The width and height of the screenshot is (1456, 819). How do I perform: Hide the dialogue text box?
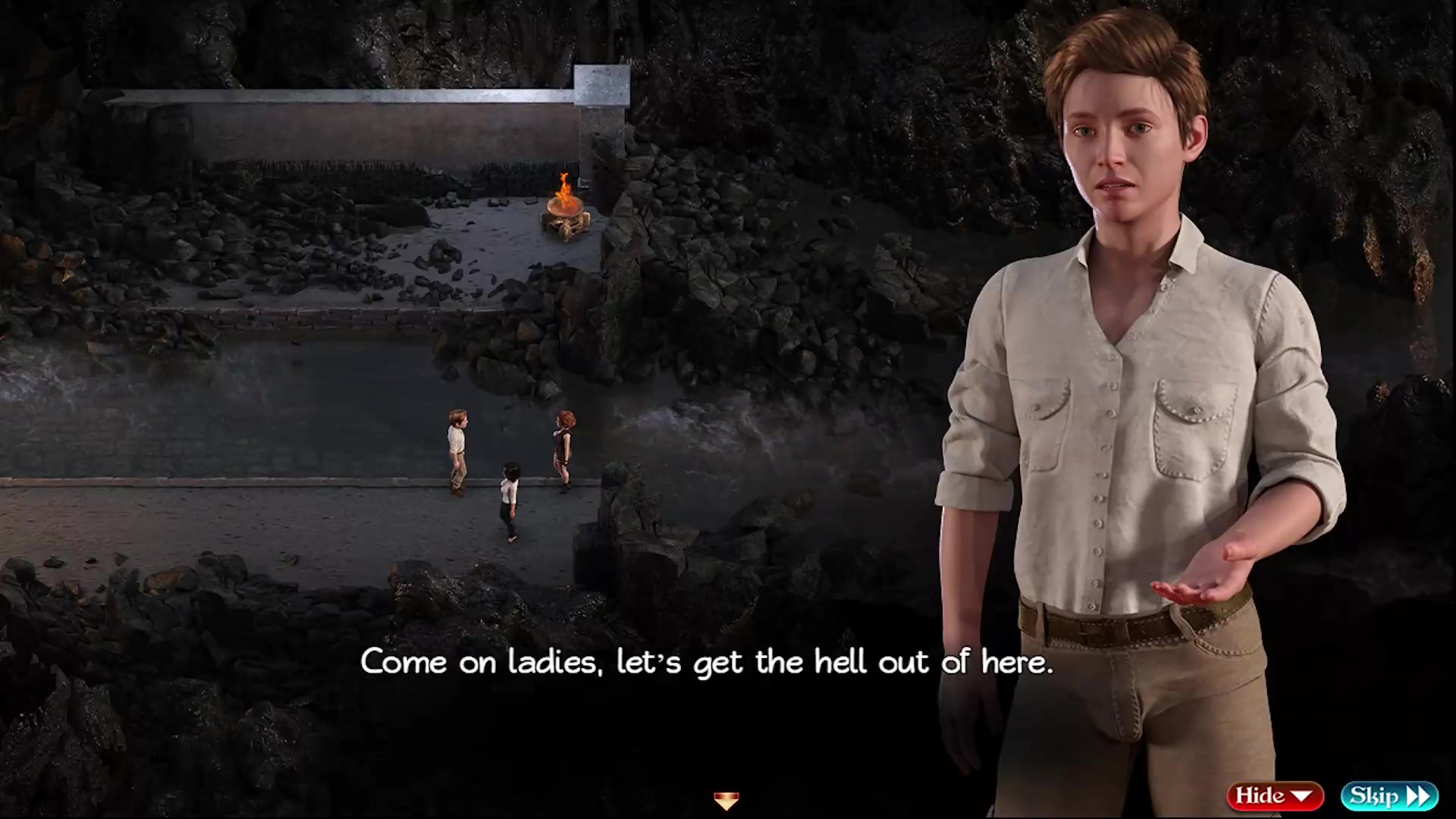click(x=1275, y=795)
